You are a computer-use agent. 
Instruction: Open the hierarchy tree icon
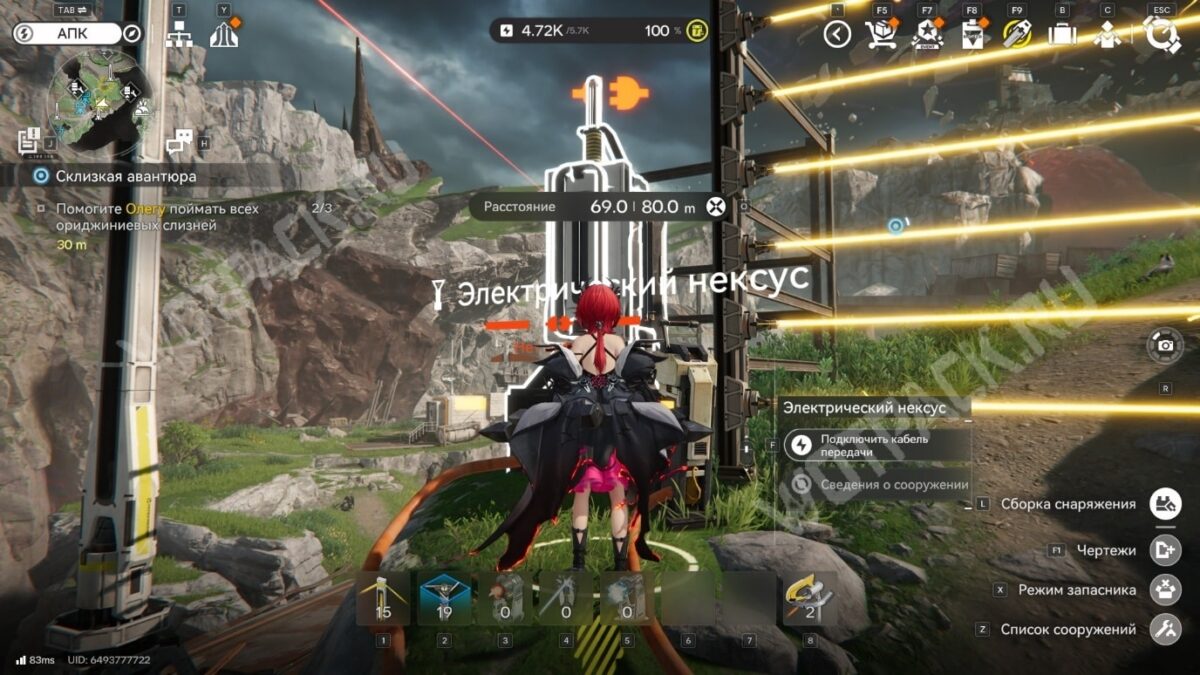[179, 34]
